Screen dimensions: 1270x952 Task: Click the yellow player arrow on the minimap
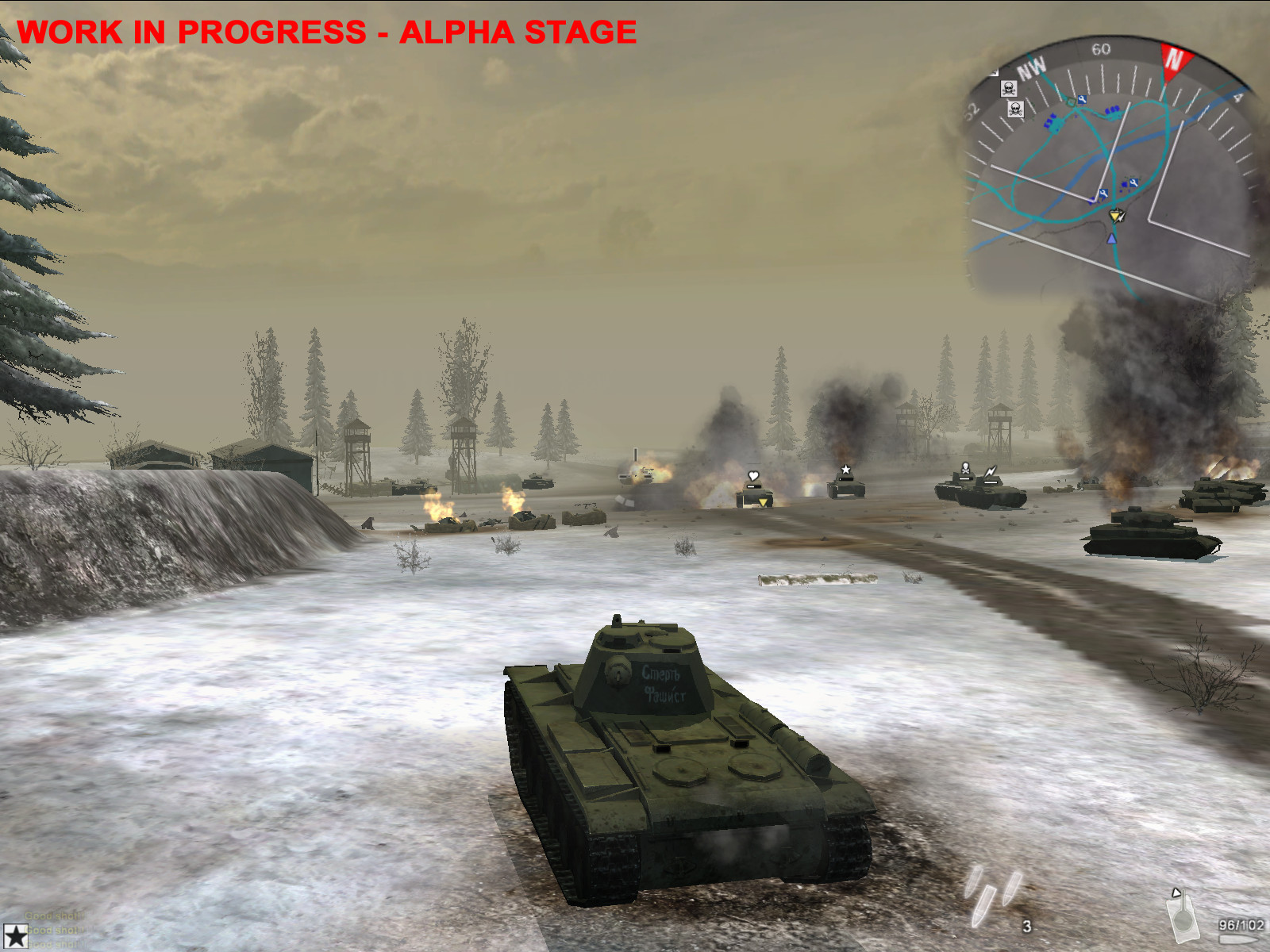click(1114, 216)
